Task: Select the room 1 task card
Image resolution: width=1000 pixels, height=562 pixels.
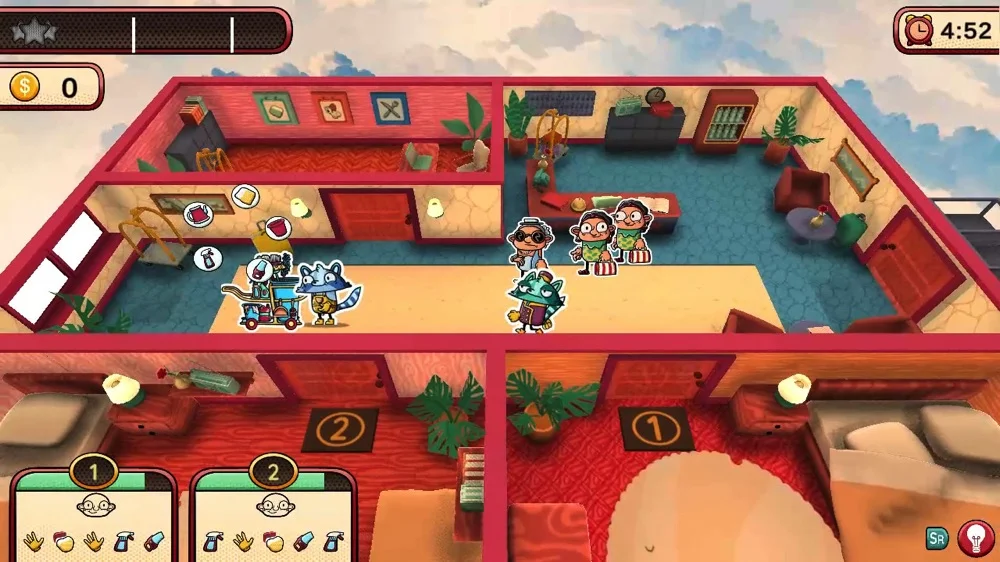Action: [94, 516]
